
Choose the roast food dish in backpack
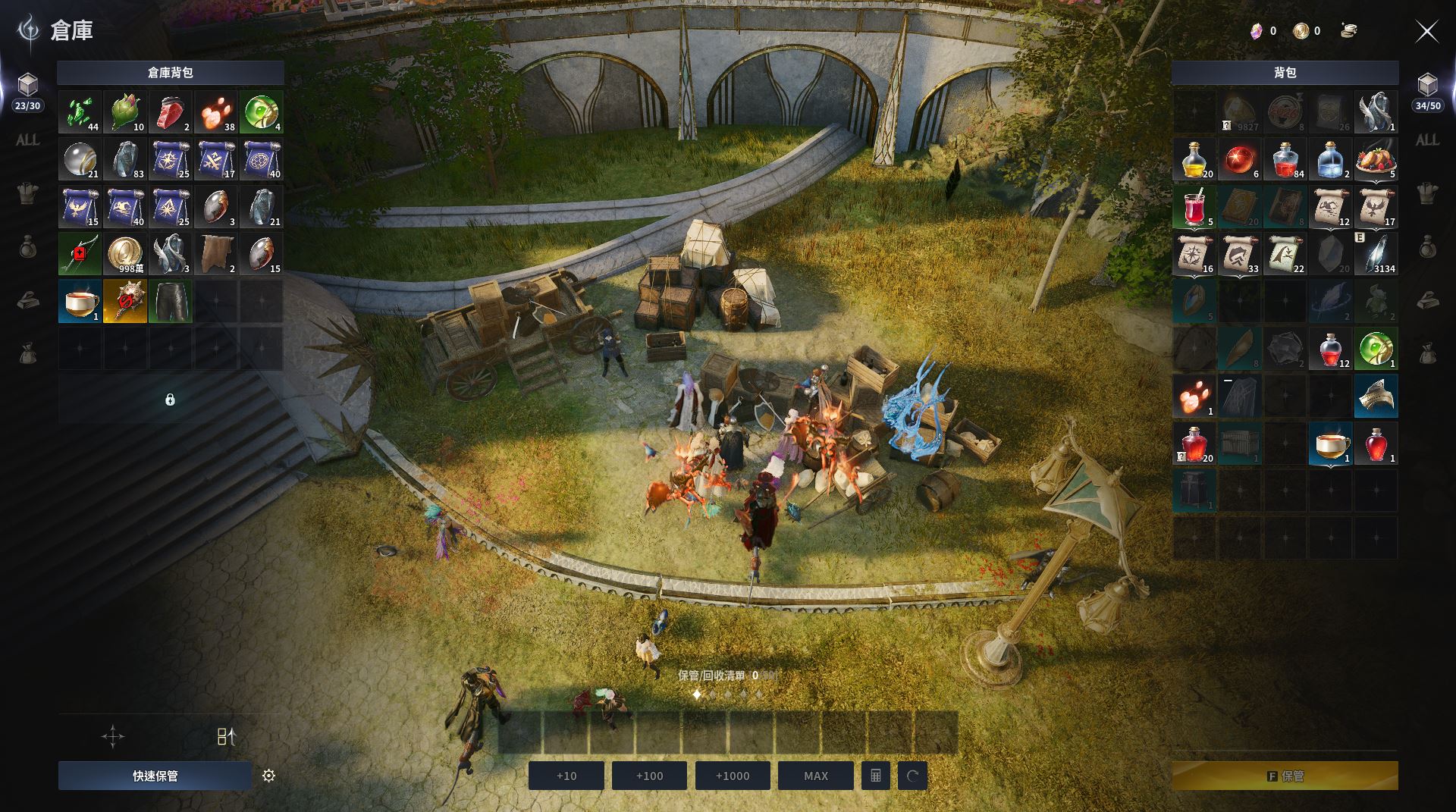click(1376, 159)
